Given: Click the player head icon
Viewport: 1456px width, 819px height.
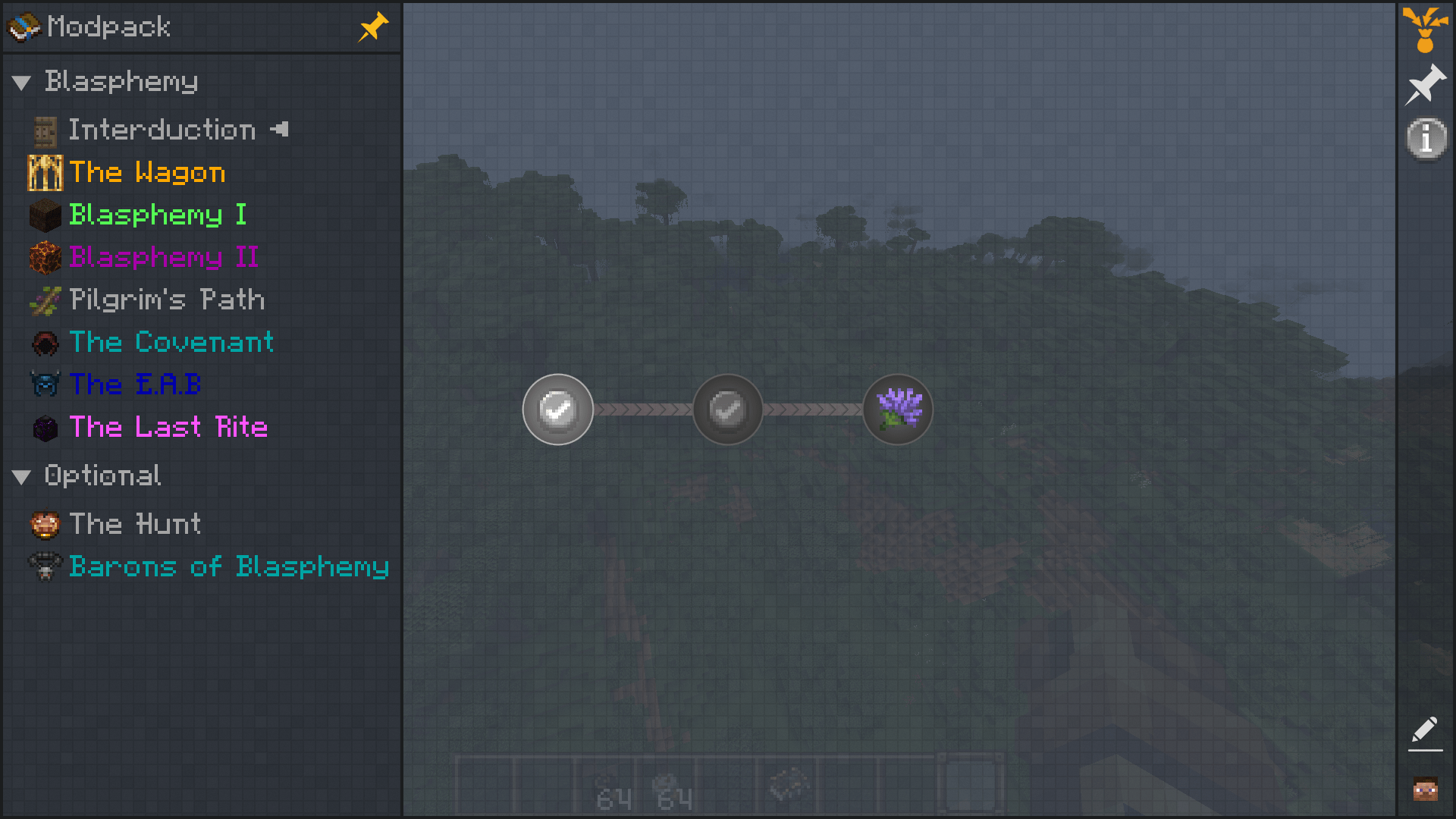Looking at the screenshot, I should (1424, 789).
